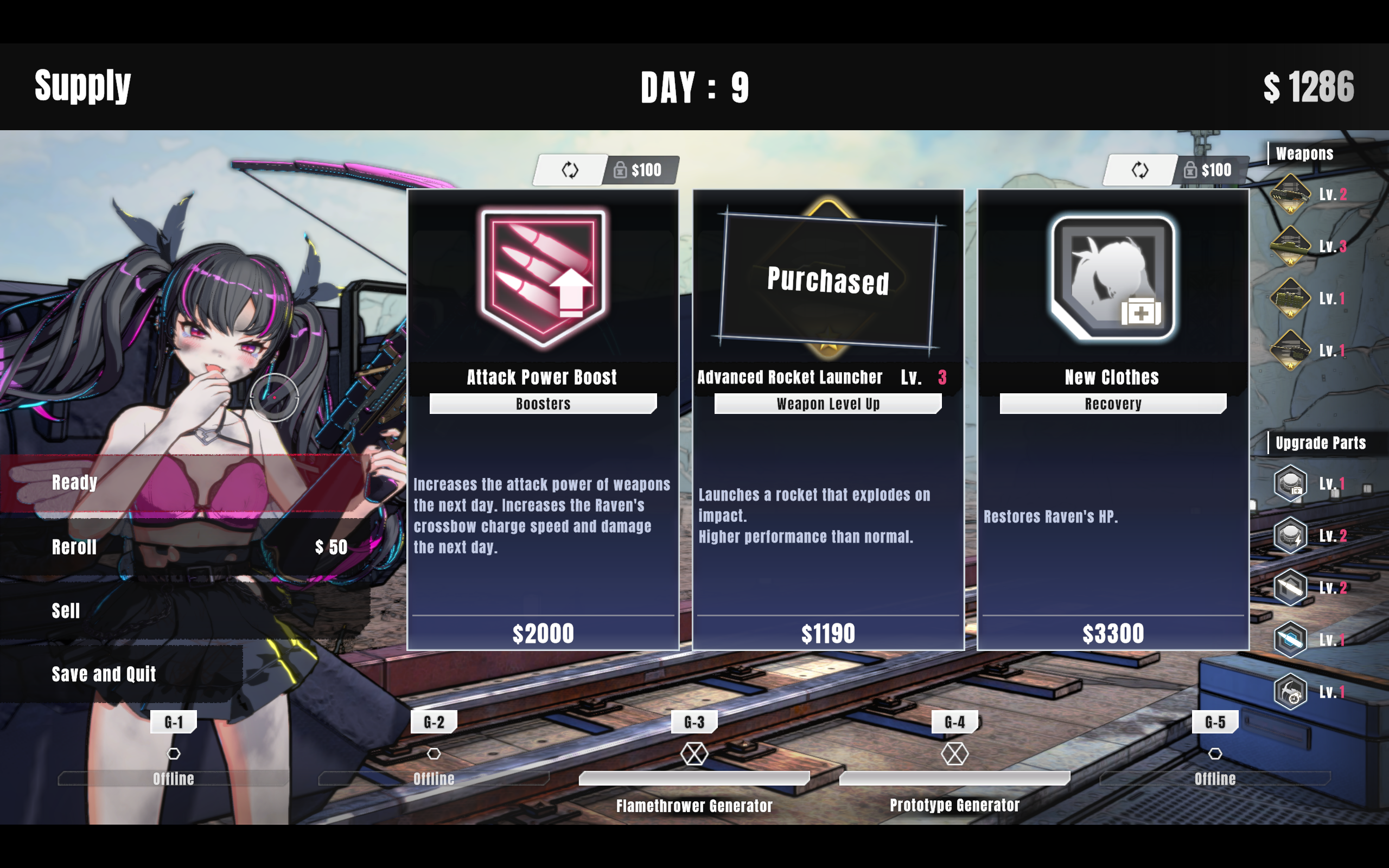
Task: Click the refresh arrows above New Clothes
Action: [x=1140, y=170]
